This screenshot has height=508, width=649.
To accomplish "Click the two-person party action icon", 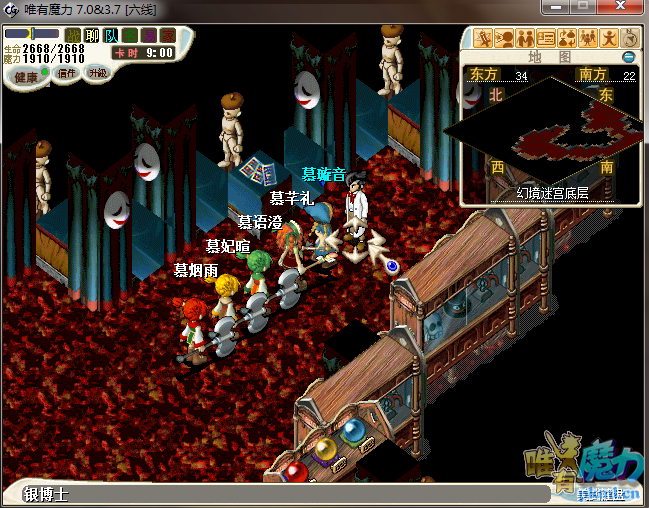I will point(525,38).
